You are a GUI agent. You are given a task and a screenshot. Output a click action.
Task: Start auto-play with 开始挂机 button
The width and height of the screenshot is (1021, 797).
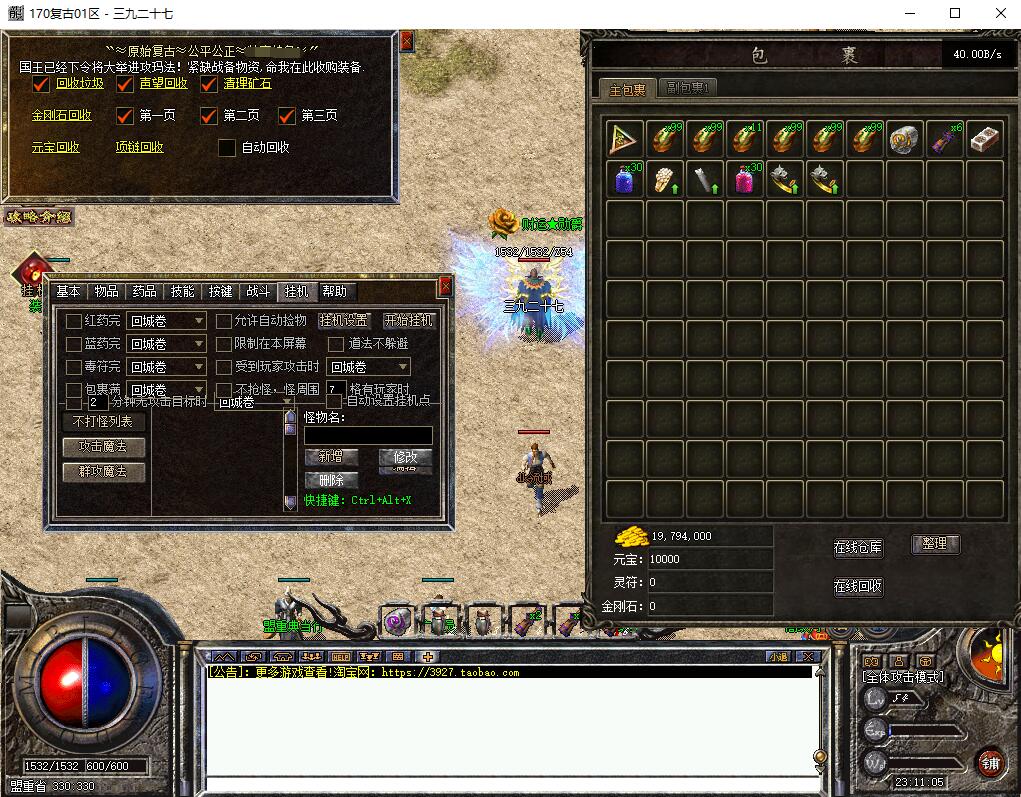click(409, 321)
